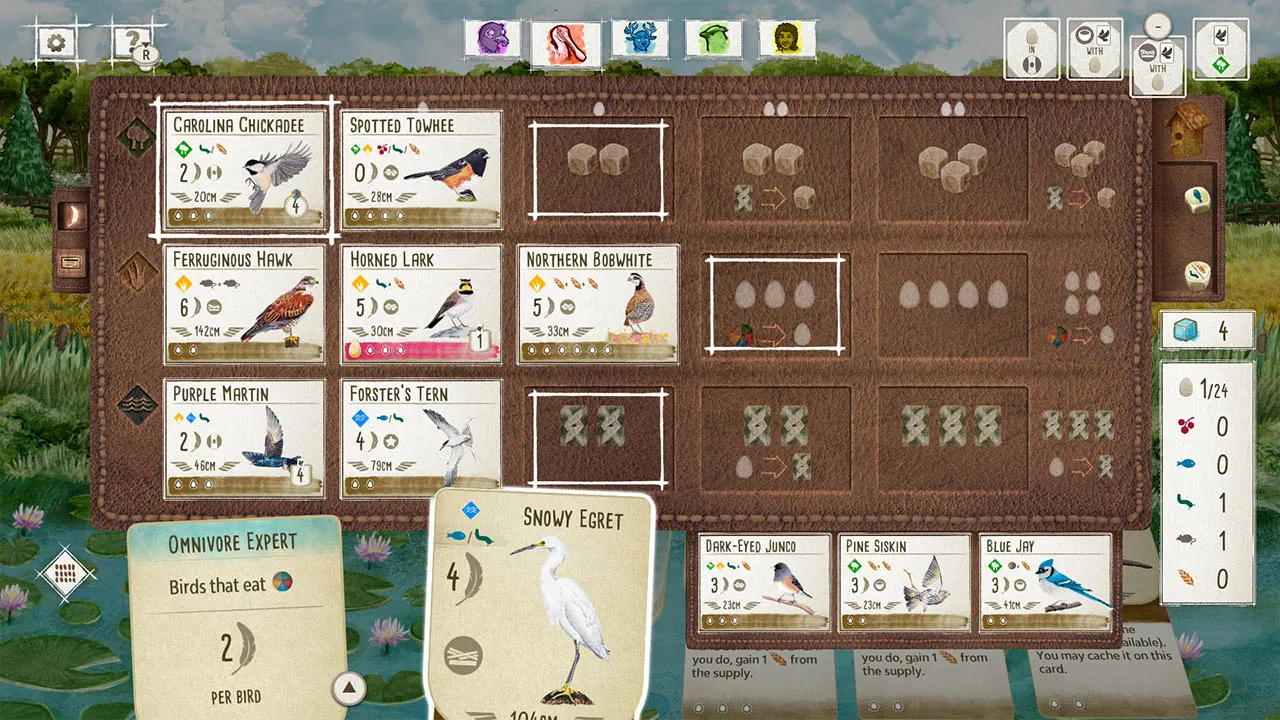
Task: Expand the Omnivore Expert bonus card arrow
Action: pyautogui.click(x=349, y=688)
